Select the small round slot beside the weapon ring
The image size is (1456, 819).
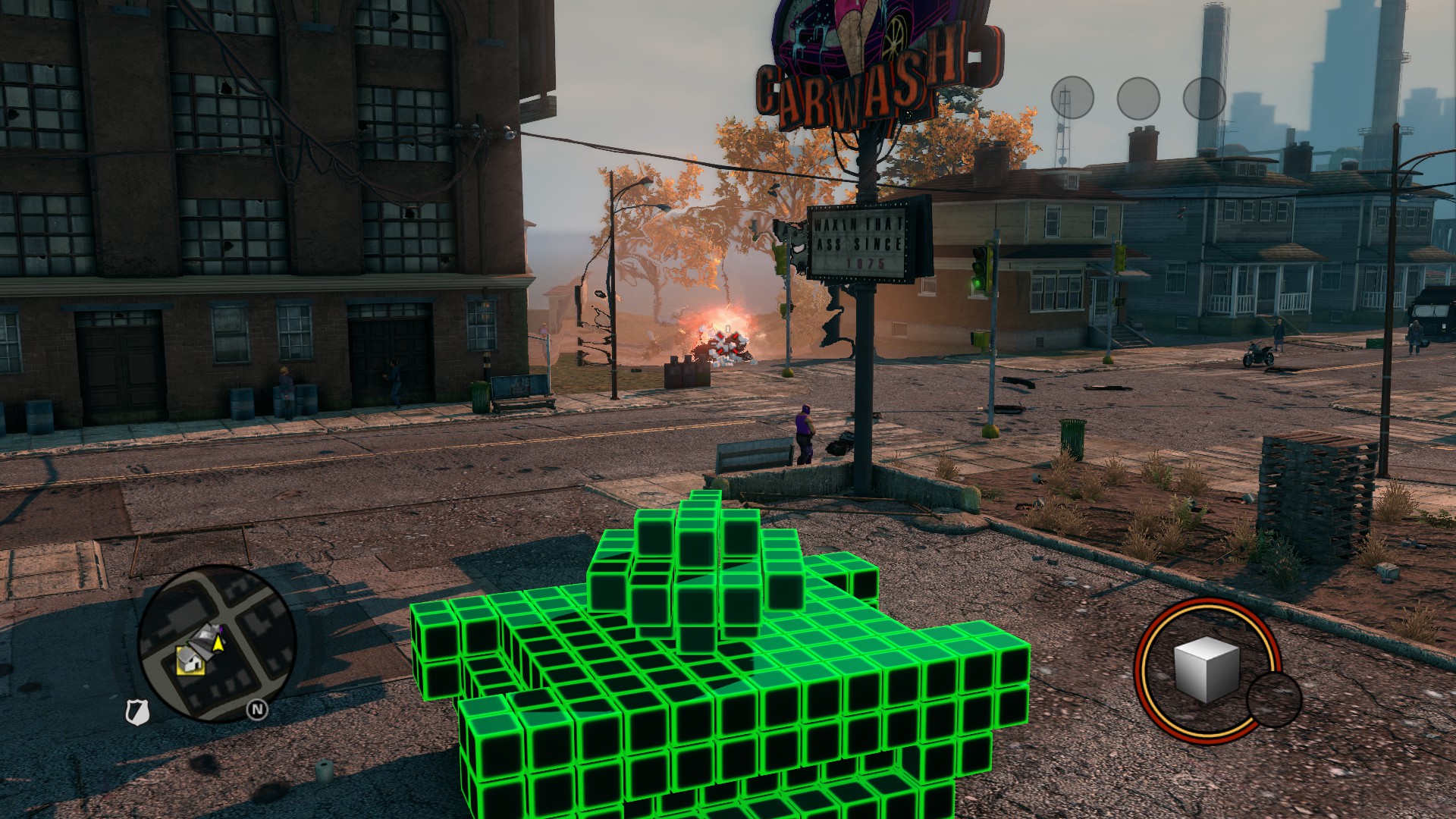tap(1273, 700)
